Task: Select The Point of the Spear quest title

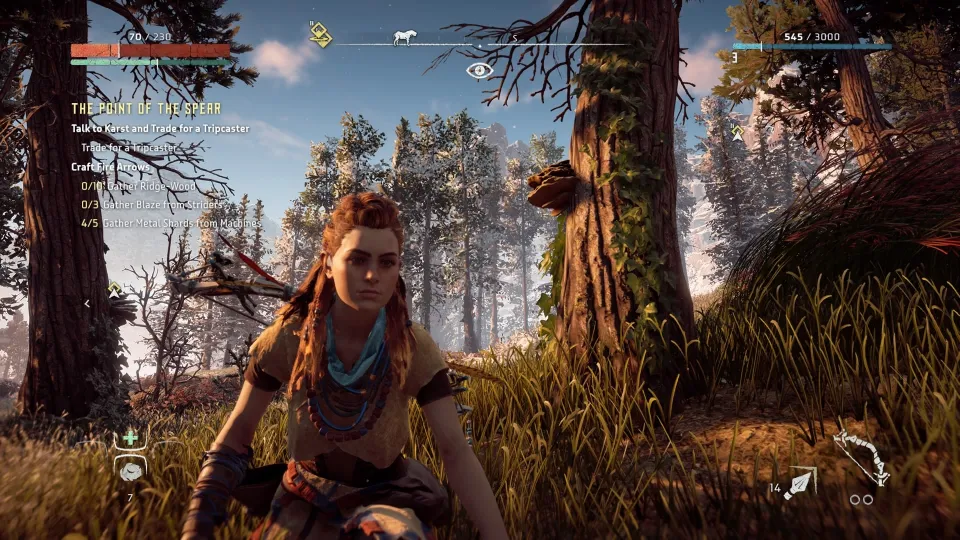Action: pyautogui.click(x=146, y=108)
